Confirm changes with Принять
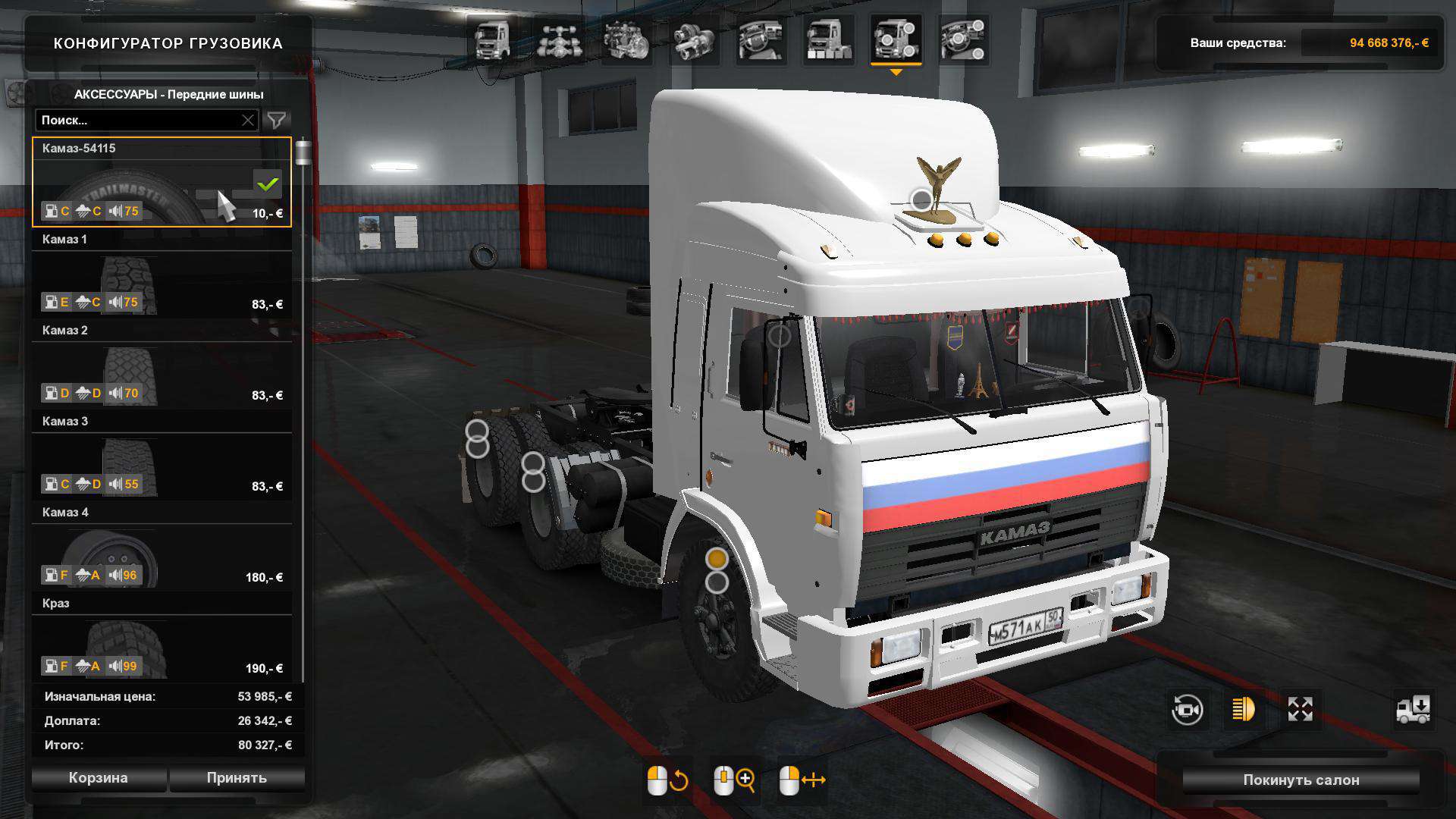This screenshot has height=819, width=1456. (x=237, y=778)
